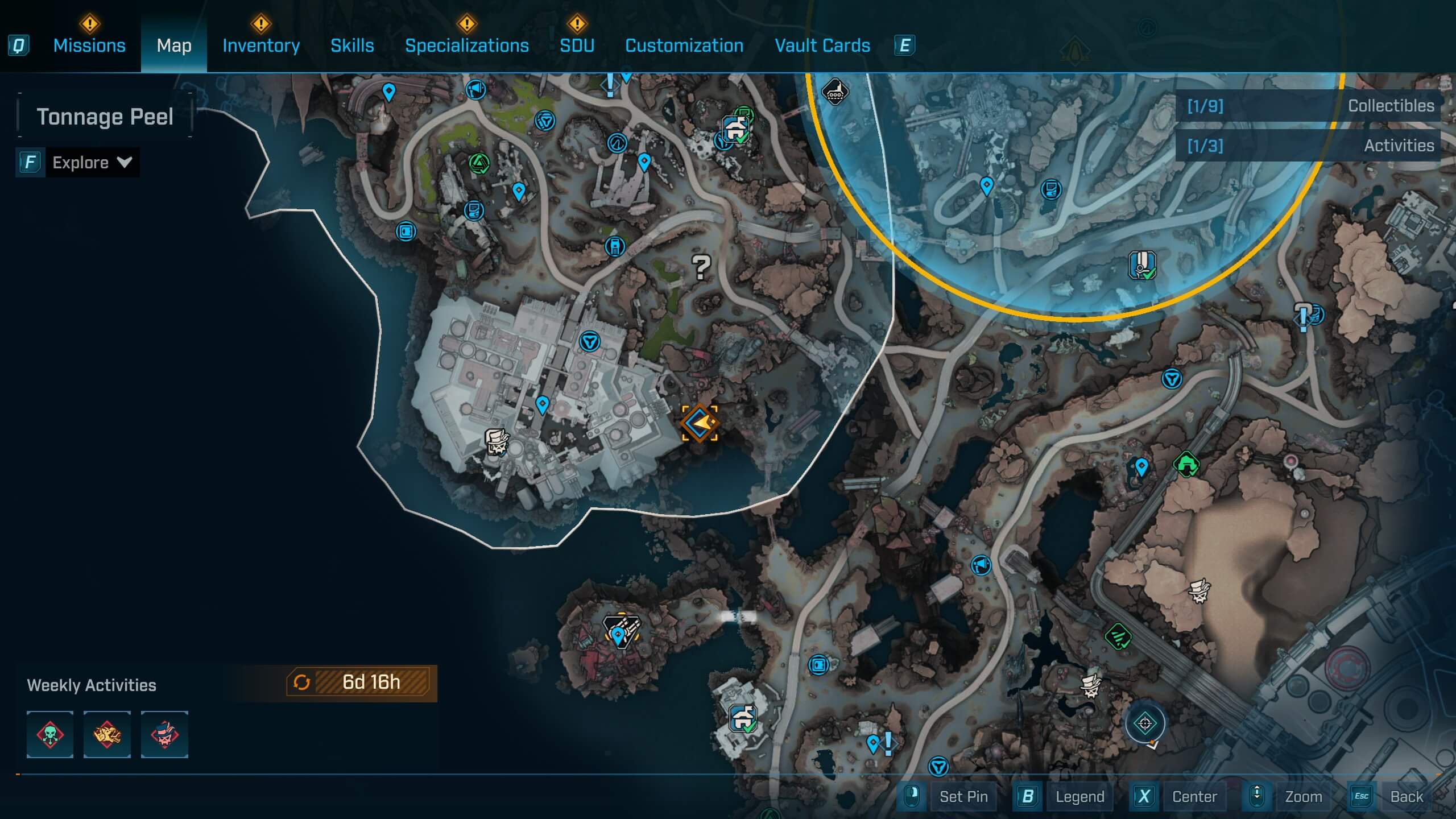Image resolution: width=1456 pixels, height=819 pixels.
Task: Open the Vault Cards menu
Action: [822, 45]
